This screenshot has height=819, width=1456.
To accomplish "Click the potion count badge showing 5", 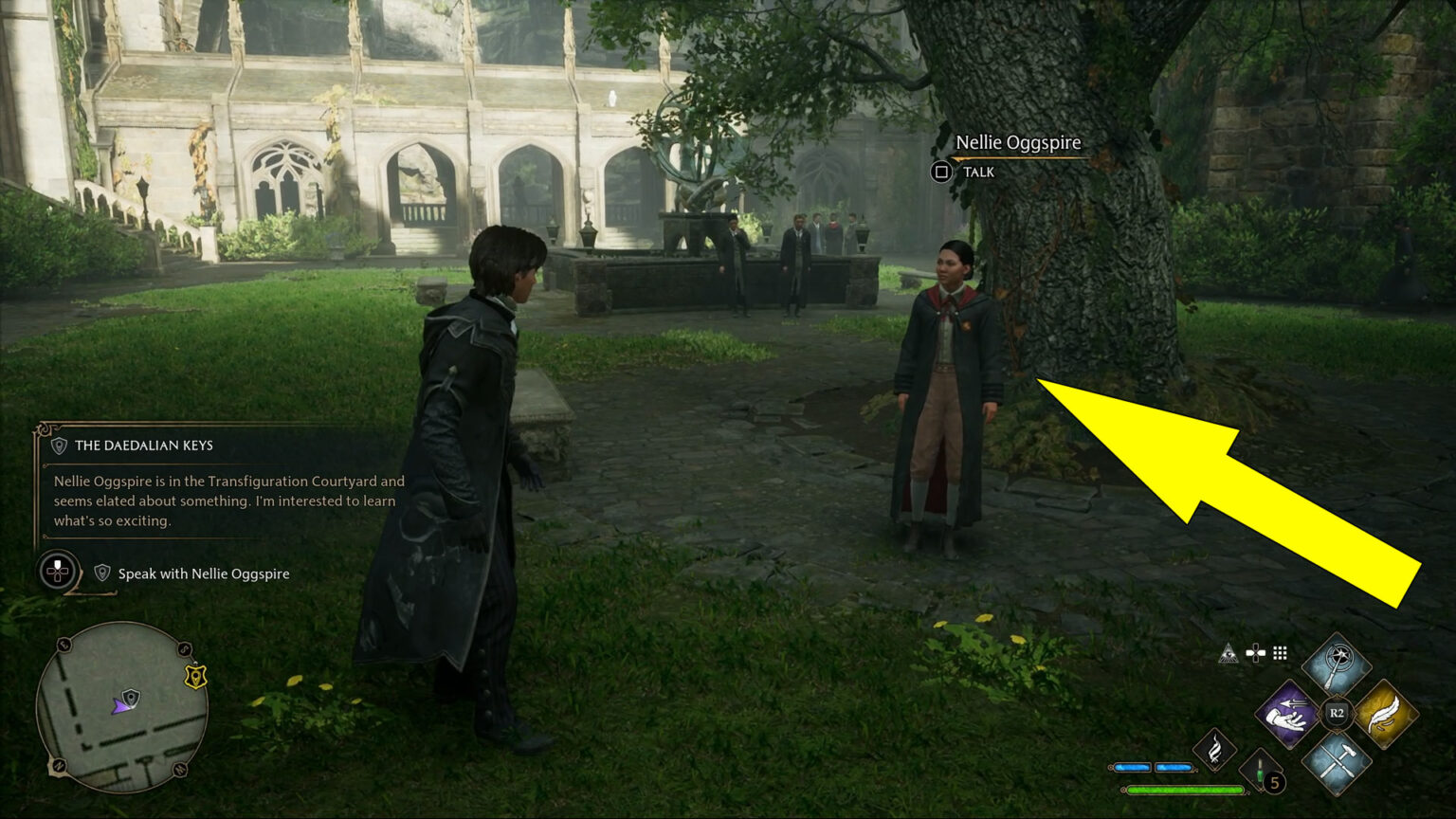I will click(x=1275, y=781).
